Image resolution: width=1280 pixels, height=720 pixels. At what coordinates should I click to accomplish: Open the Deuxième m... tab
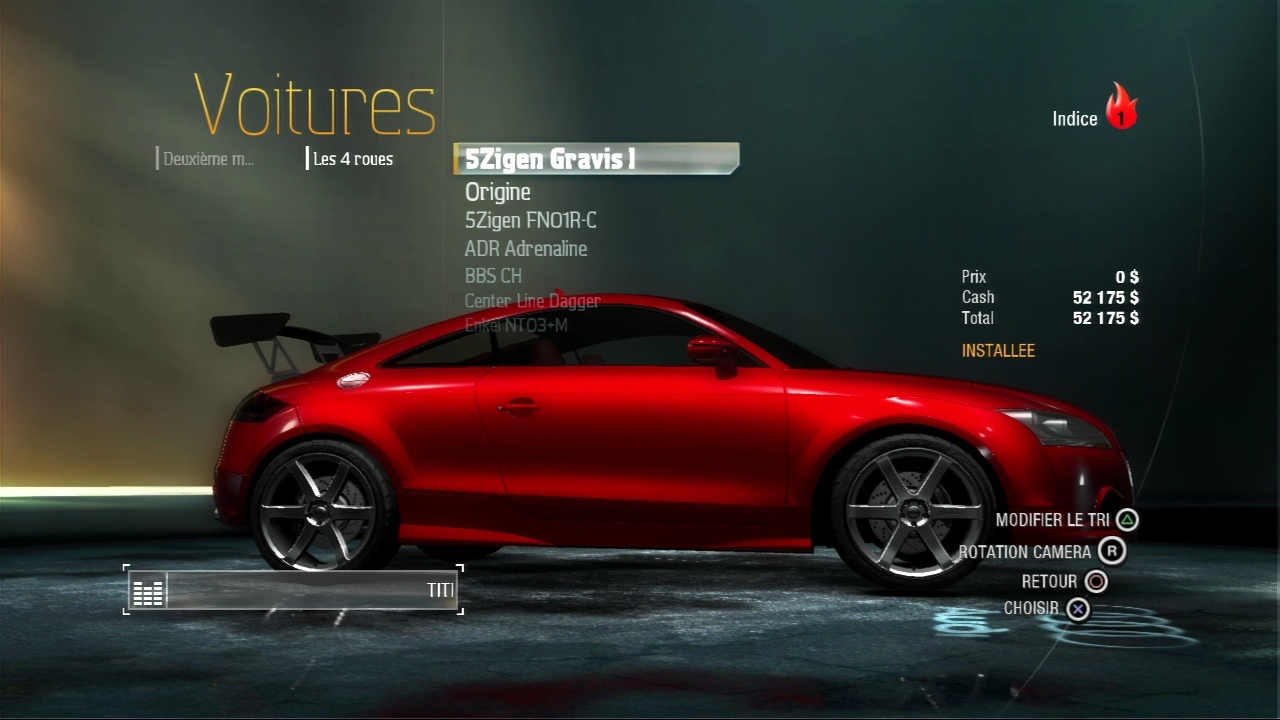[208, 159]
